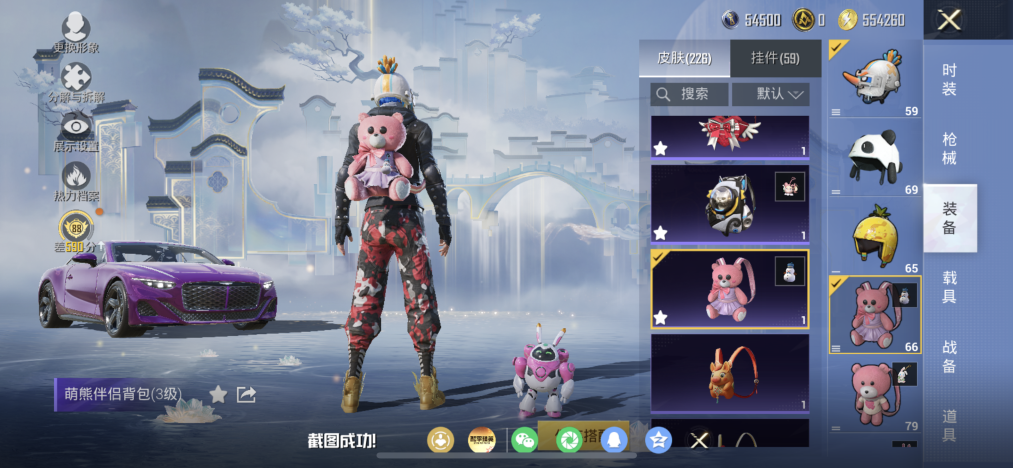Switch to the 枪械 firearms category
This screenshot has height=468, width=1013.
(x=949, y=148)
